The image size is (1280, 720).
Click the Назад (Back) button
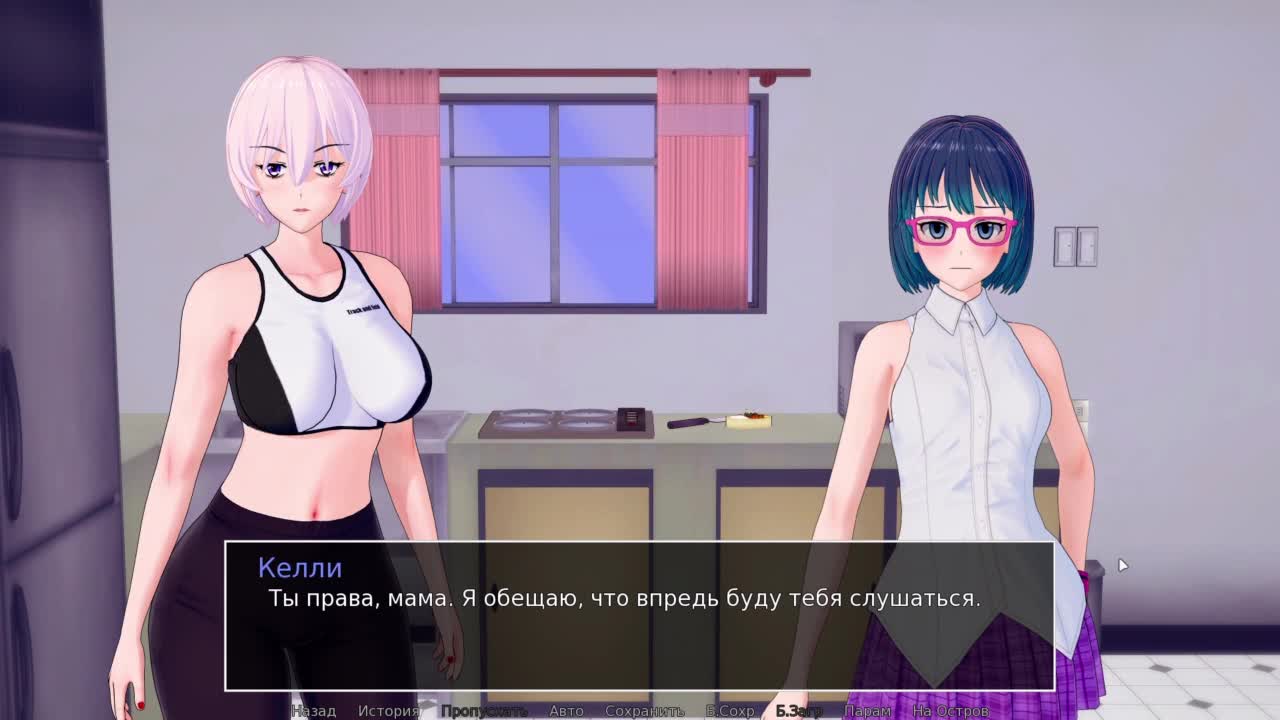click(x=313, y=710)
